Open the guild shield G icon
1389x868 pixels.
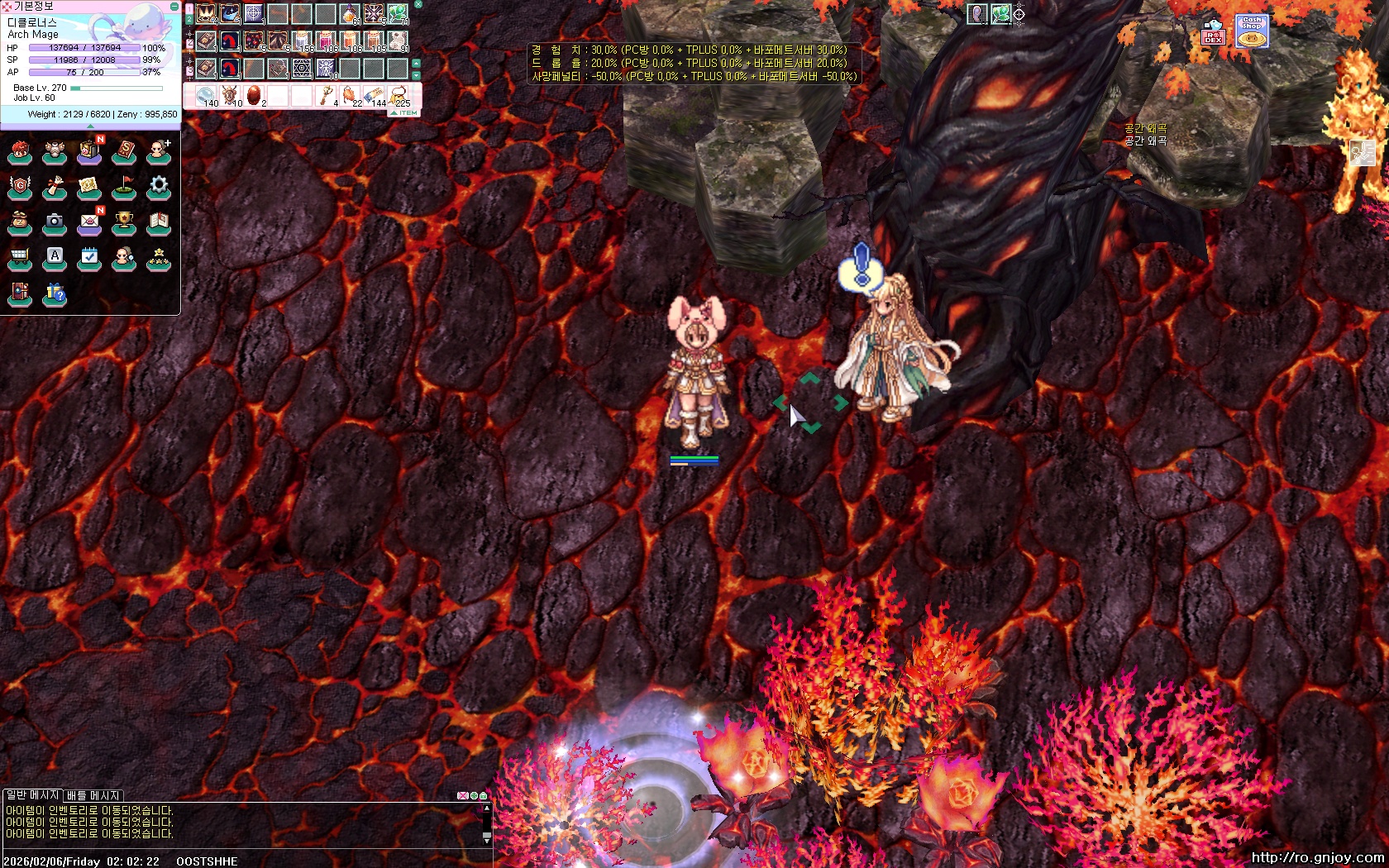click(20, 187)
